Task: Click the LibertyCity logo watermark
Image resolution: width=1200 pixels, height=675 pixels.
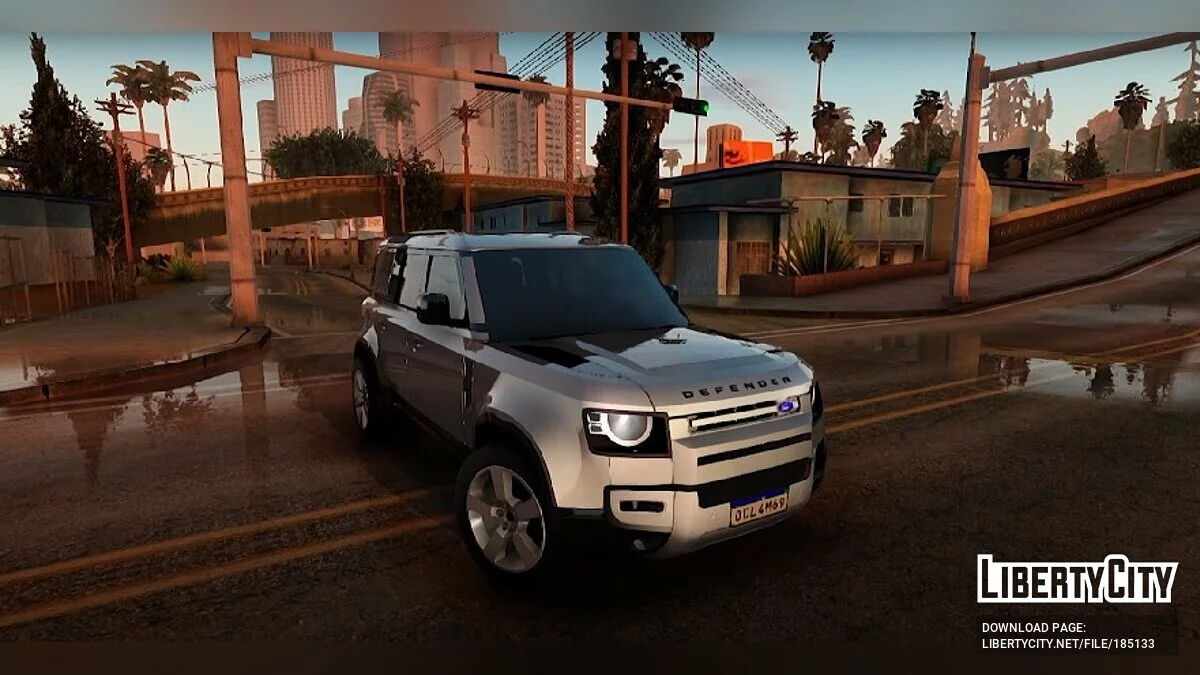Action: [1077, 580]
